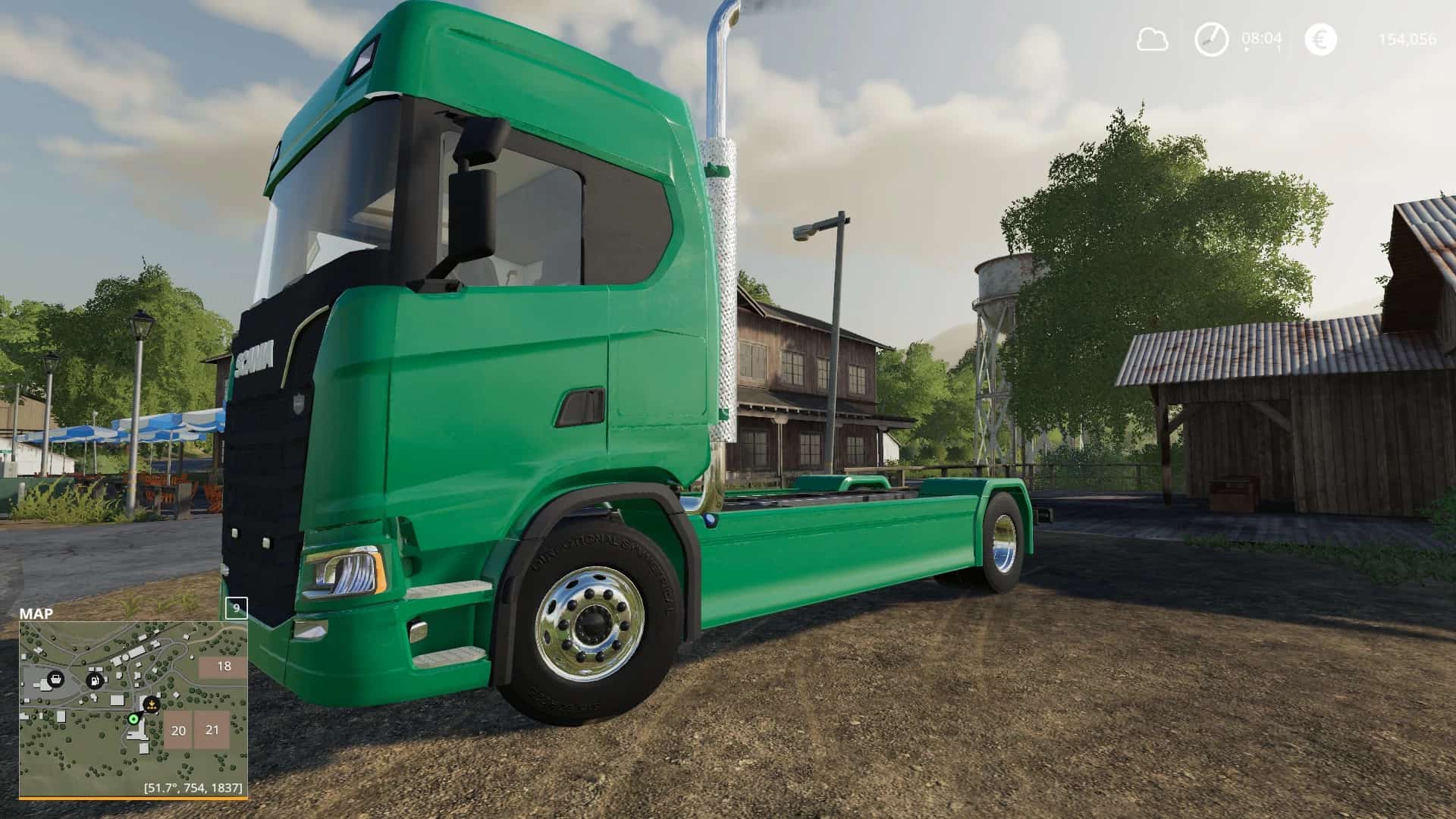Choose the unloading point marker on the minimap

coord(152,704)
